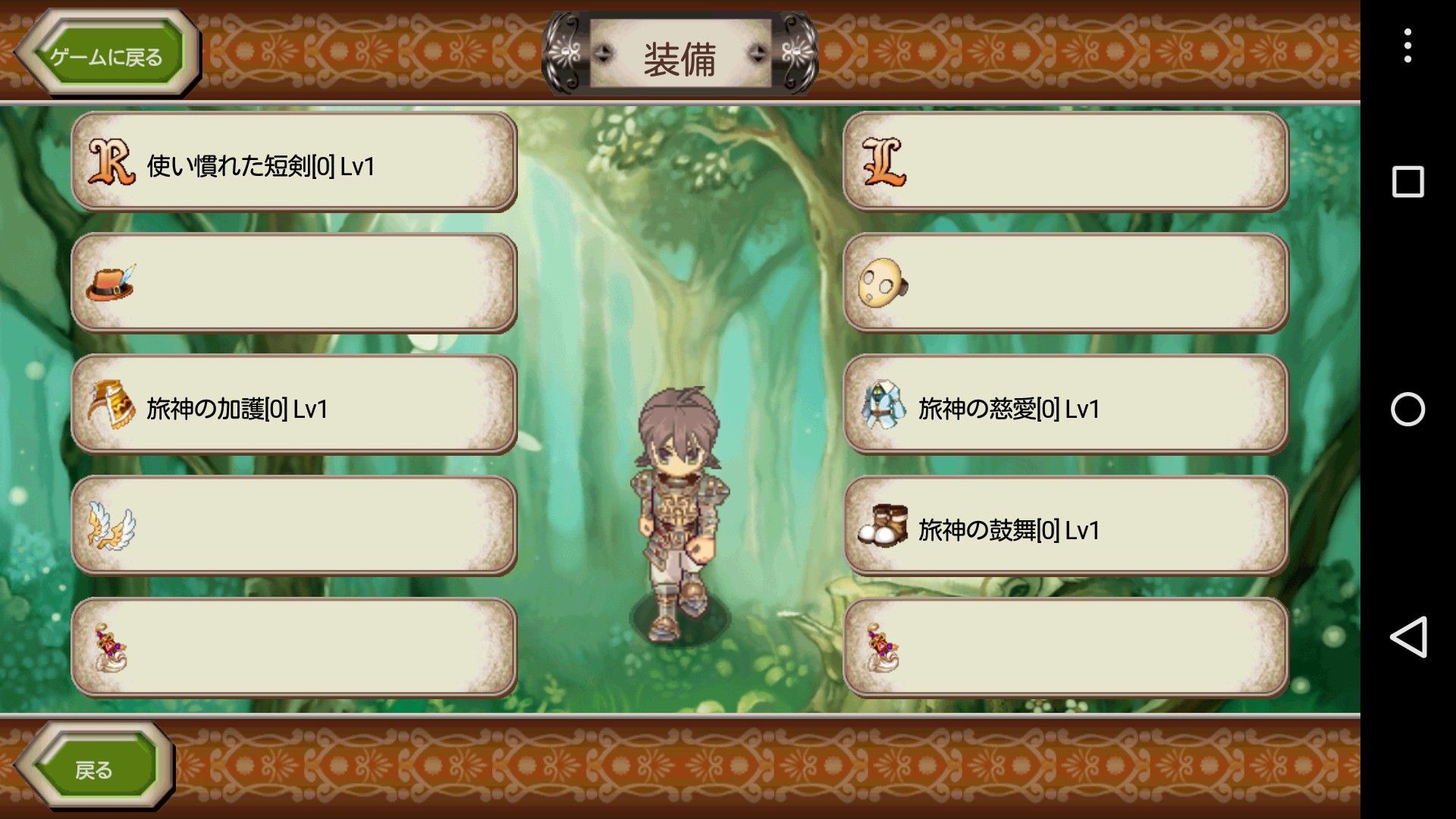Choose the hat headgear slot
The height and width of the screenshot is (819, 1456).
(294, 284)
